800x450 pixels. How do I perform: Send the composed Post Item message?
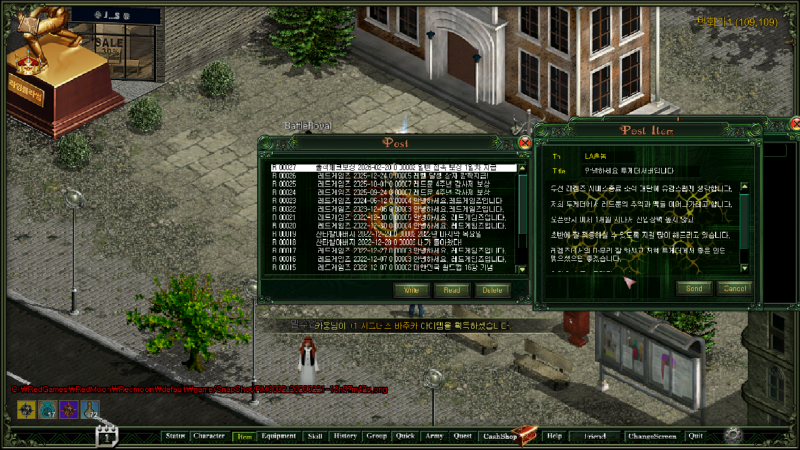pyautogui.click(x=693, y=288)
